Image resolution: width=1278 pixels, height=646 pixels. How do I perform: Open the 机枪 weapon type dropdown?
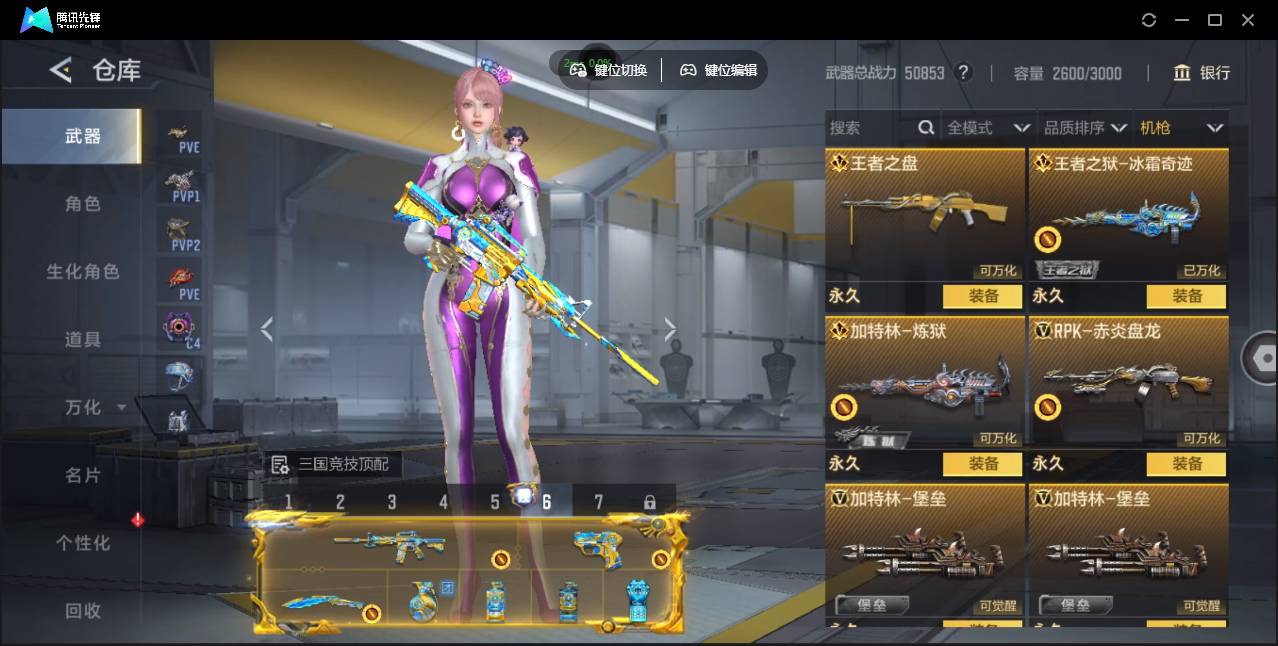pyautogui.click(x=1181, y=128)
